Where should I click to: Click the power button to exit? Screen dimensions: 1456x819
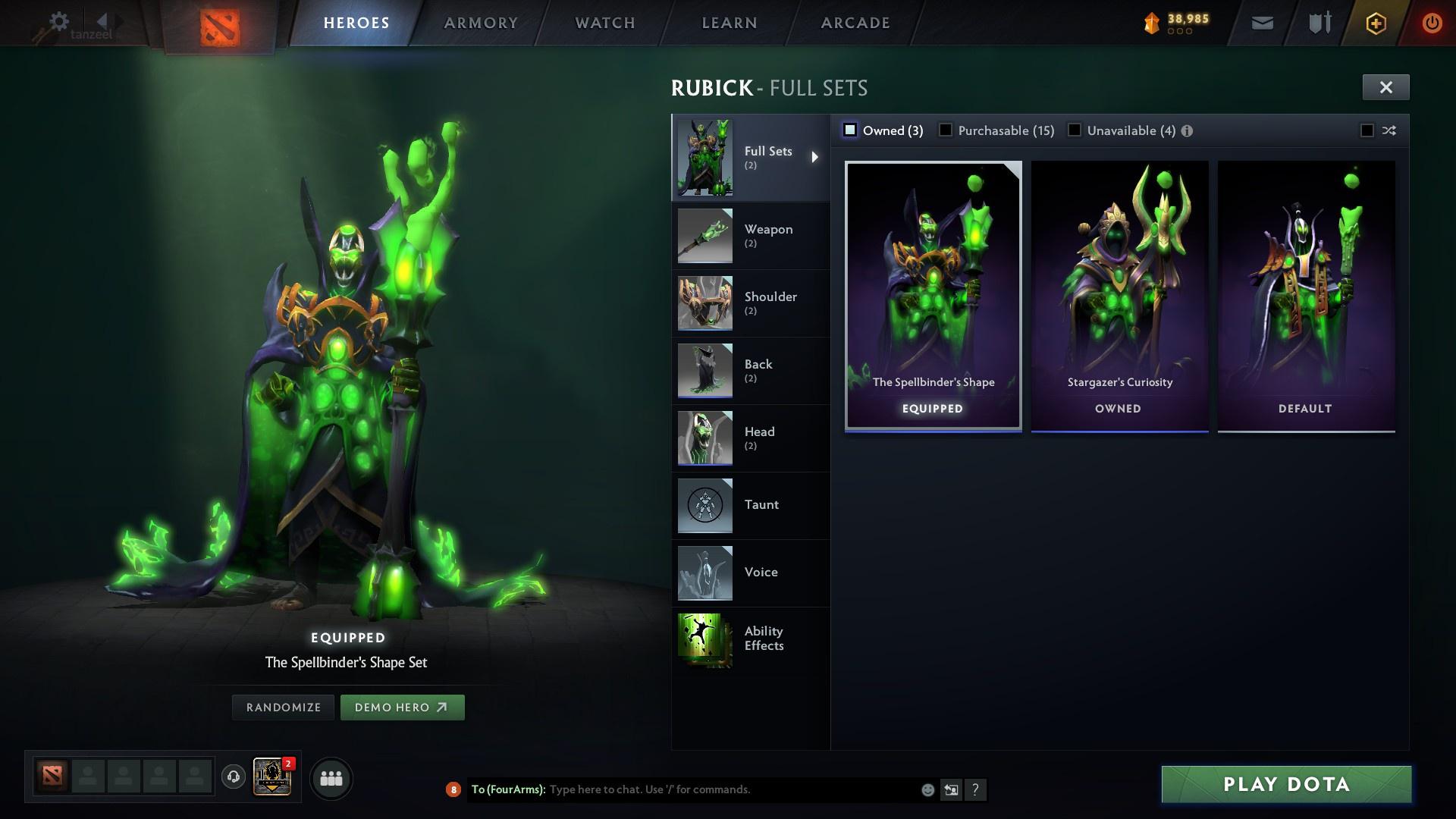pos(1431,23)
